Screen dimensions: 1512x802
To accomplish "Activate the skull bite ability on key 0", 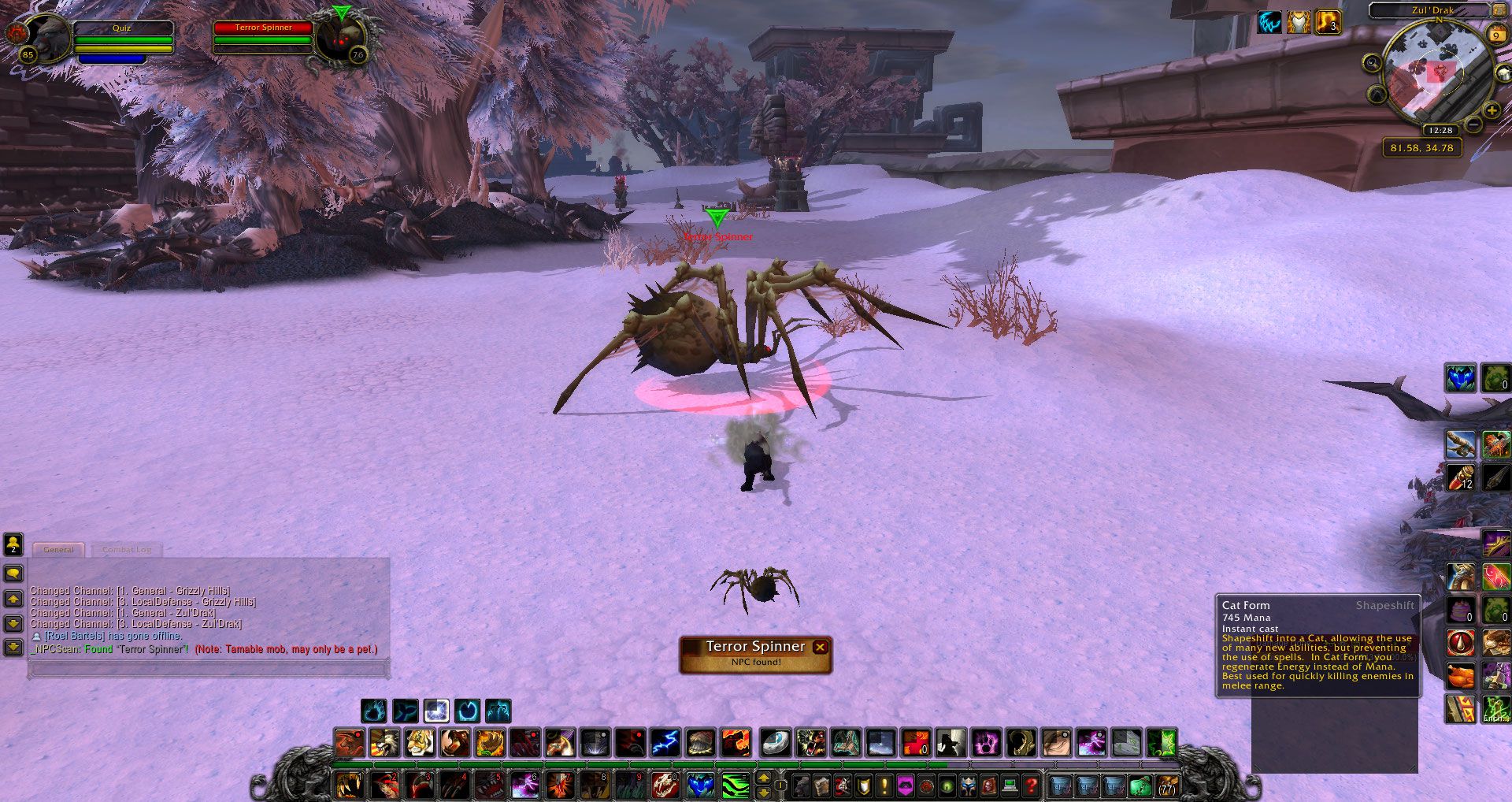I will [x=665, y=785].
